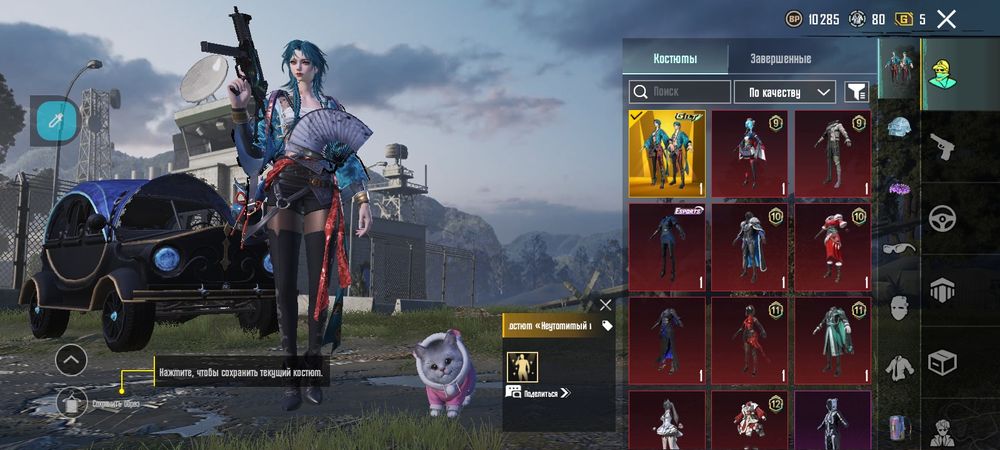The height and width of the screenshot is (450, 1000).
Task: Select the gold twin-character costume set
Action: (x=667, y=153)
